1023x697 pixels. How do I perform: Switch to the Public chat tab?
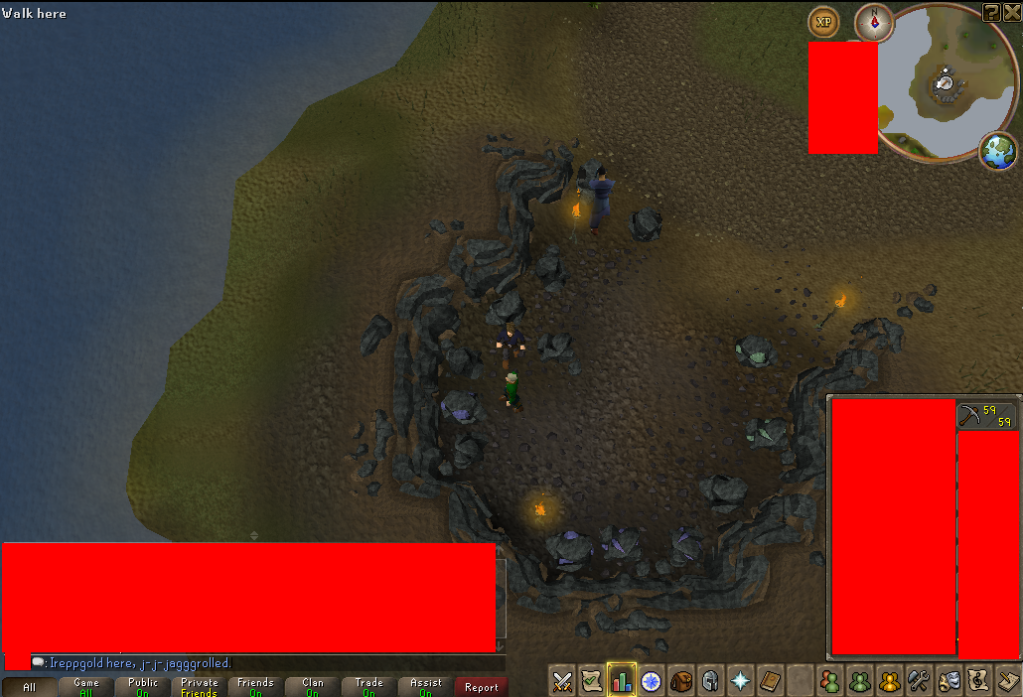pos(143,687)
